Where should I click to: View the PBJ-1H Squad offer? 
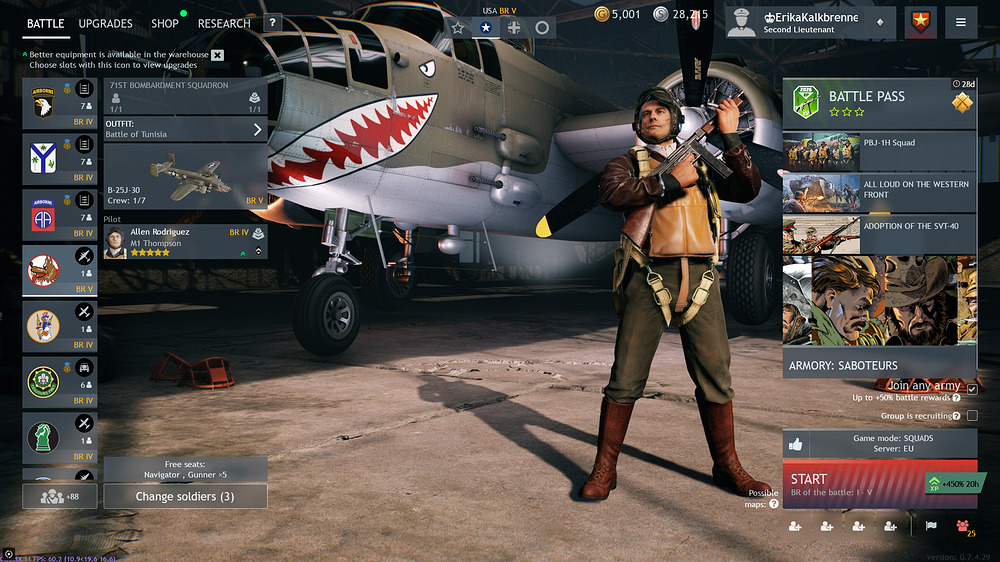pyautogui.click(x=879, y=151)
